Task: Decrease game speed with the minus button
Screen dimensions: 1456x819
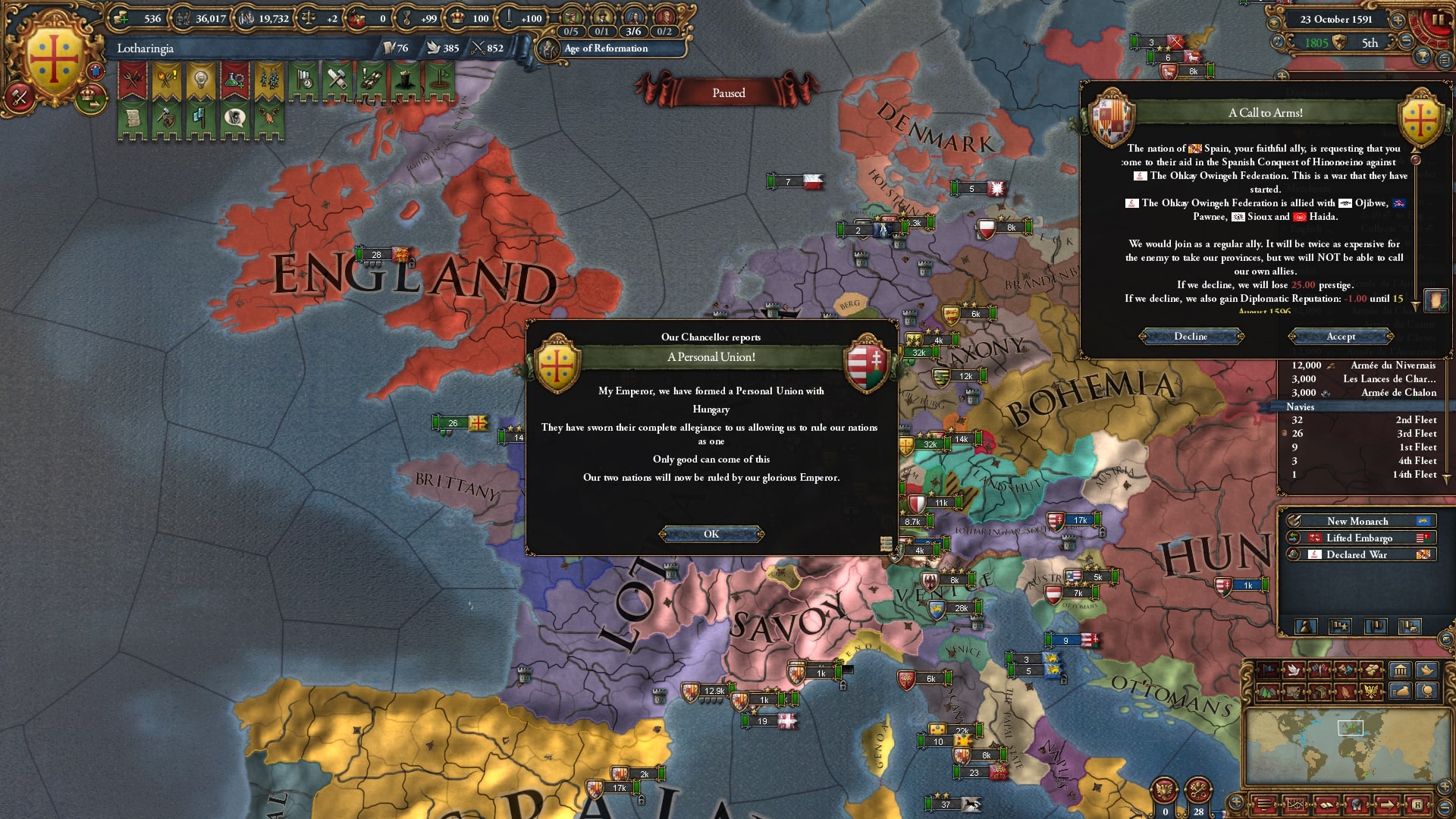Action: point(1405,42)
